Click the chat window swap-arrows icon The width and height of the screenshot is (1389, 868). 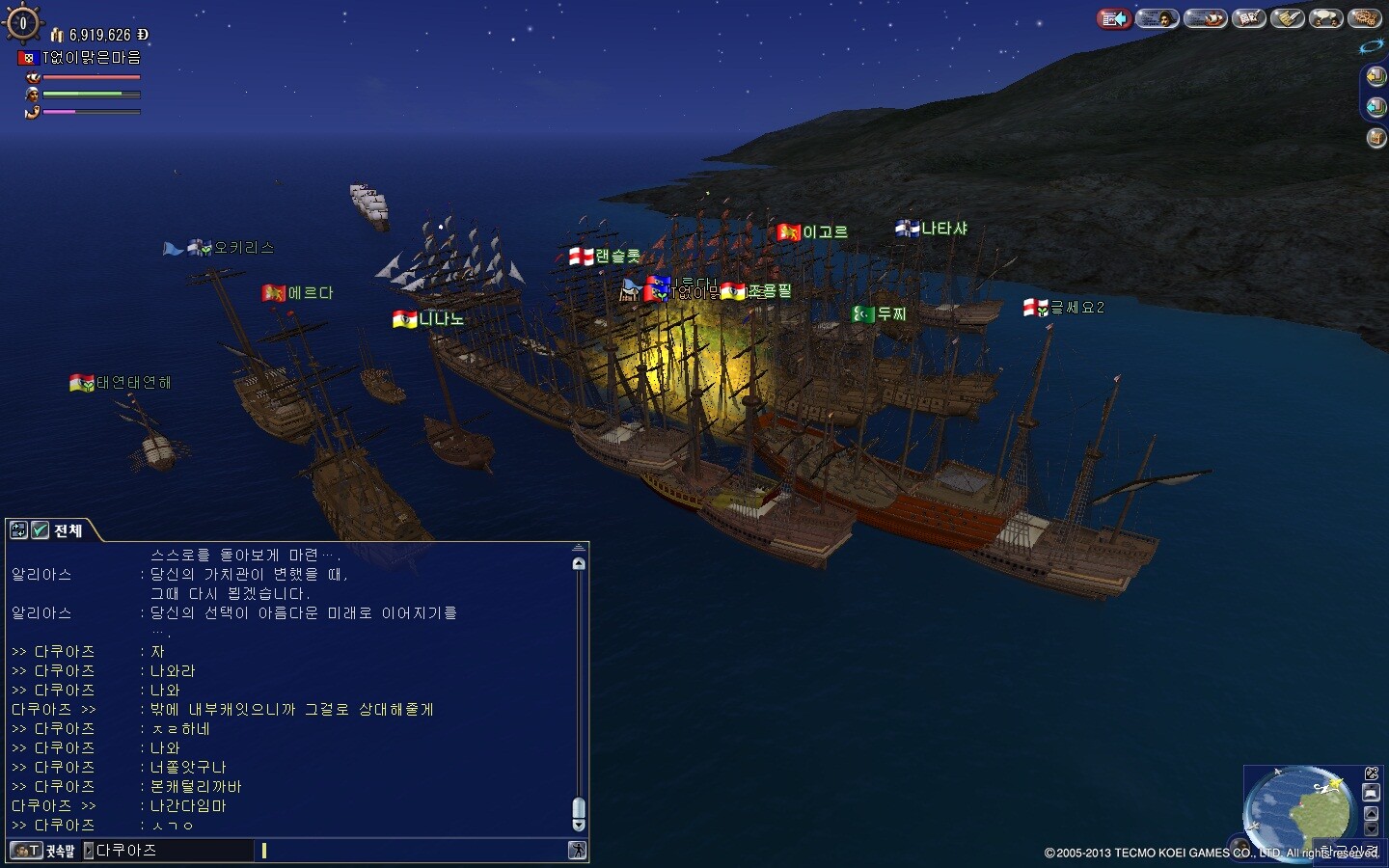pyautogui.click(x=18, y=529)
